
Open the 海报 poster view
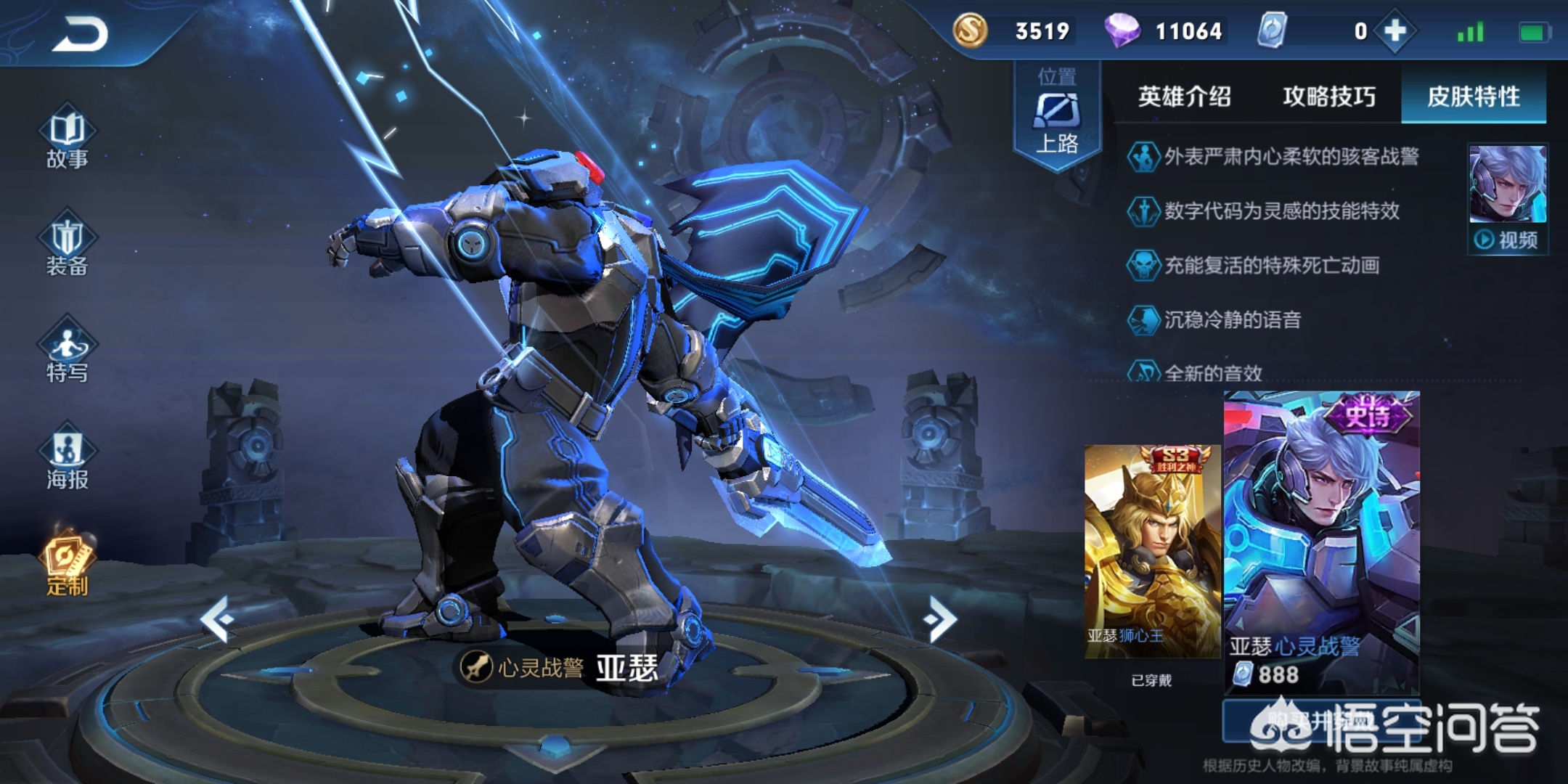67,460
